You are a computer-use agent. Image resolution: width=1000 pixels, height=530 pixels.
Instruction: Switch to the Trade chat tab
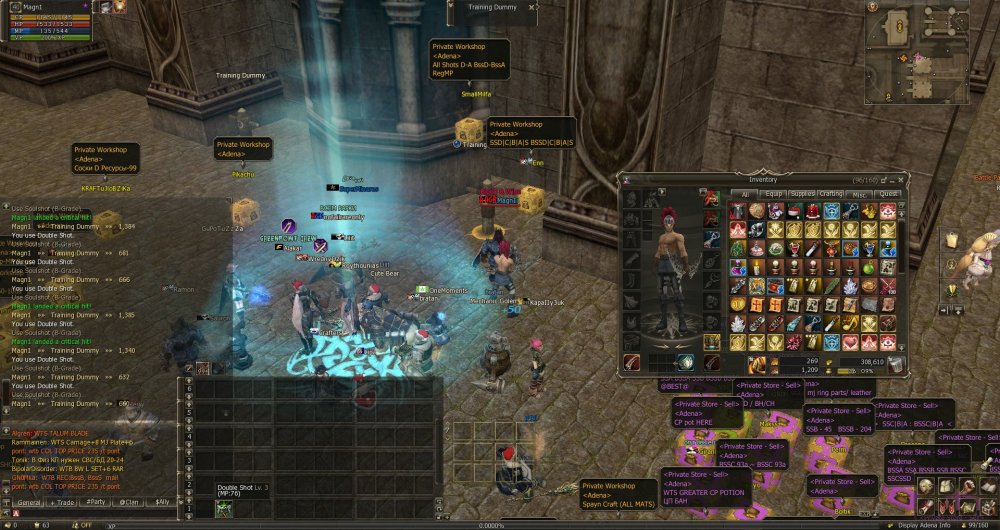(x=62, y=501)
